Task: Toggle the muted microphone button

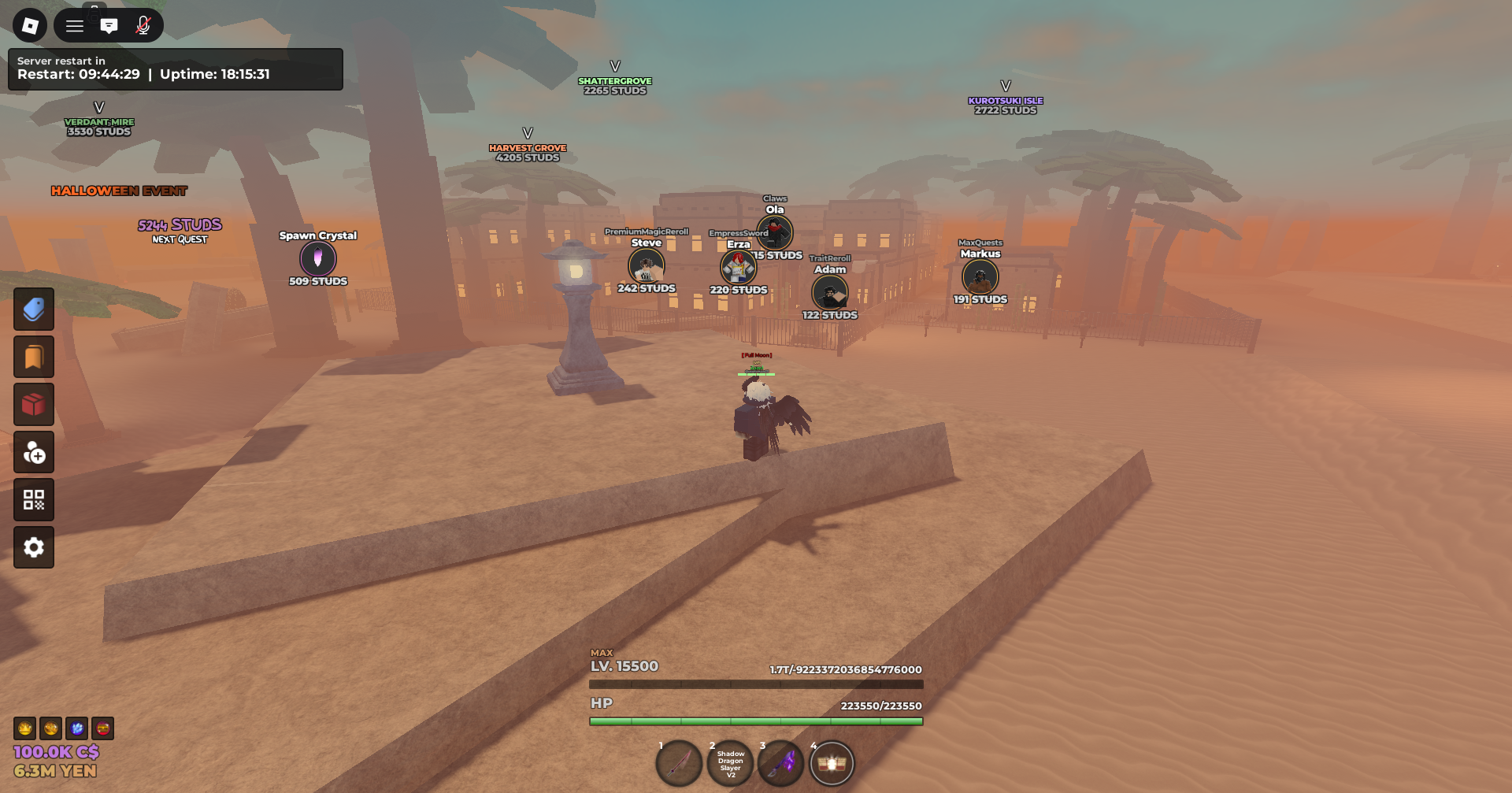Action: [143, 26]
